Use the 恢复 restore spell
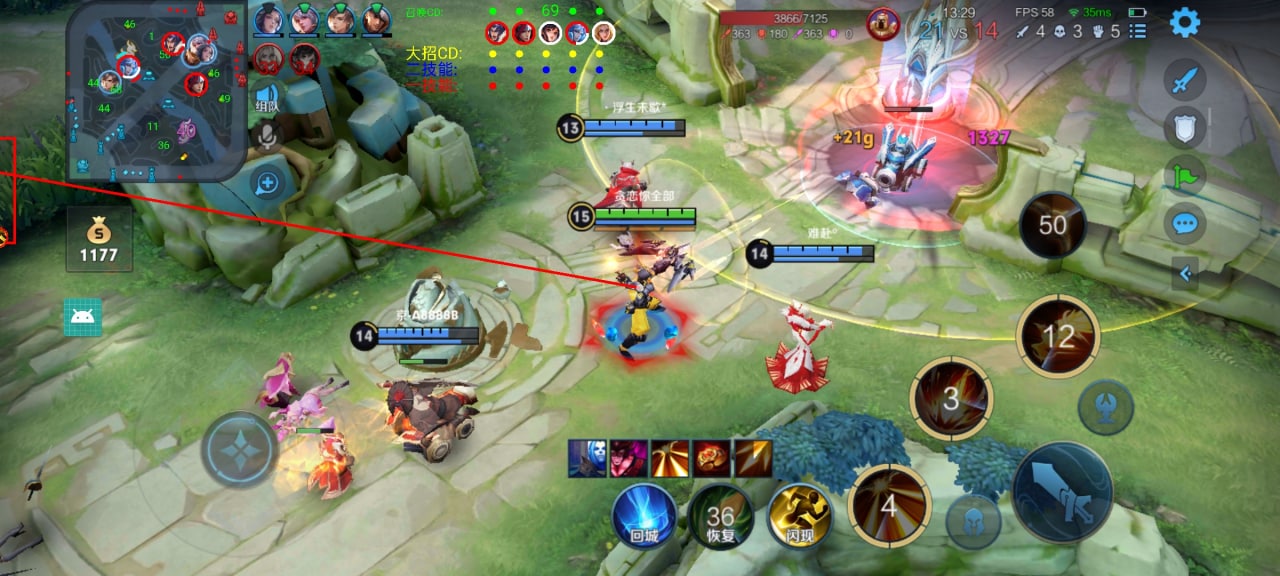The image size is (1280, 576). [x=720, y=516]
